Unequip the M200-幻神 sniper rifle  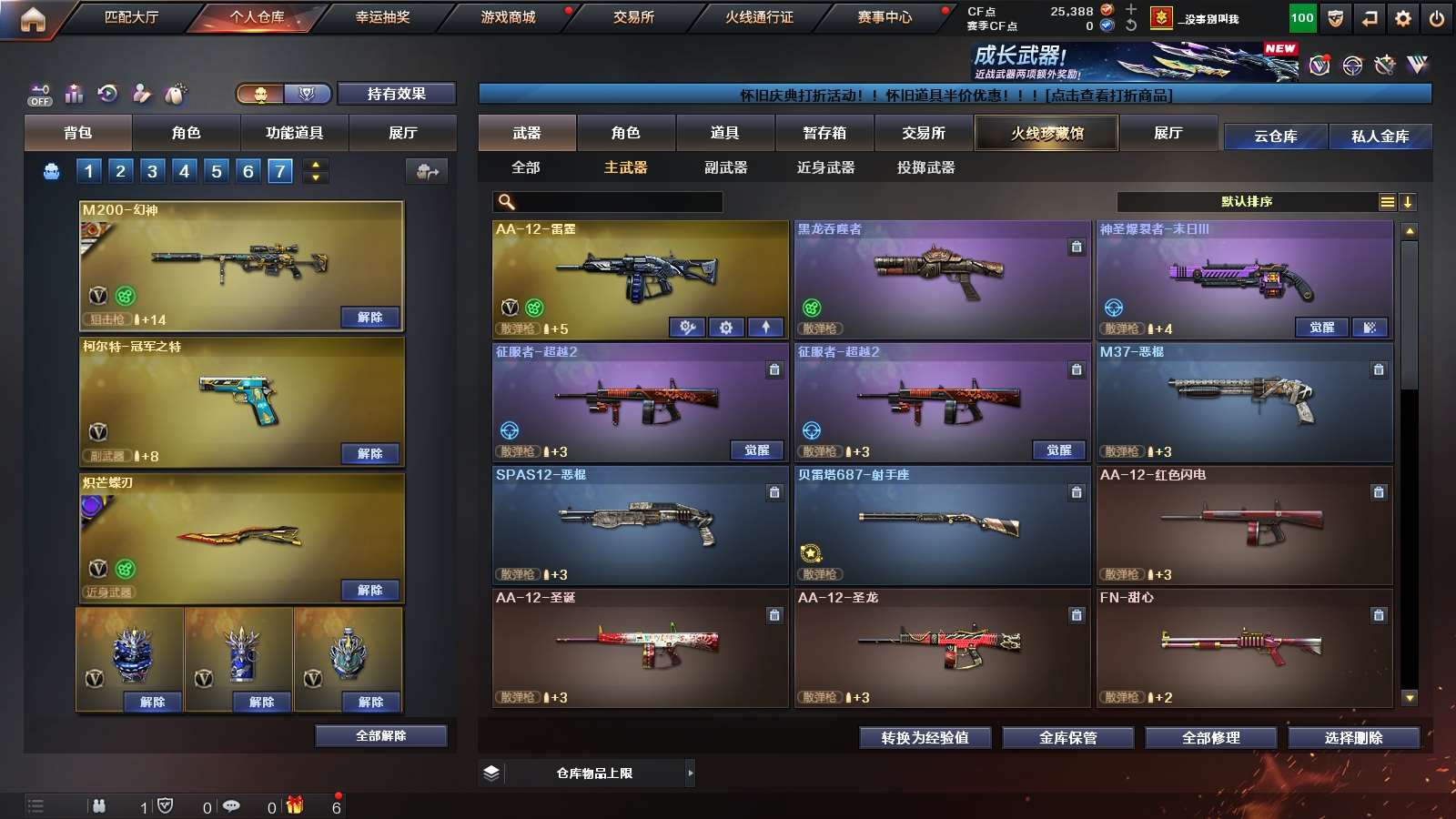[x=369, y=317]
